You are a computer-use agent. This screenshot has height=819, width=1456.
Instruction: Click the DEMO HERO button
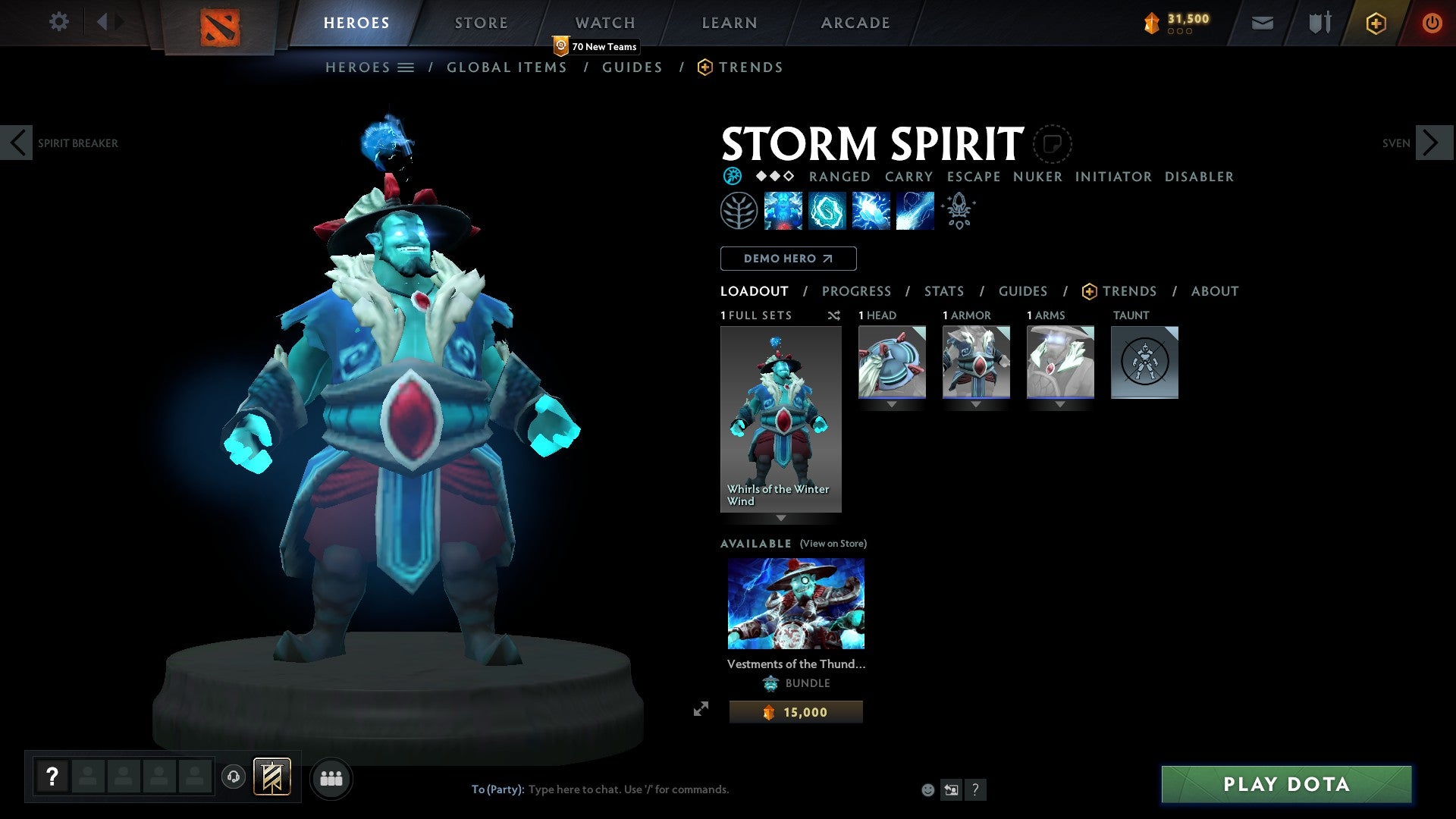coord(788,258)
